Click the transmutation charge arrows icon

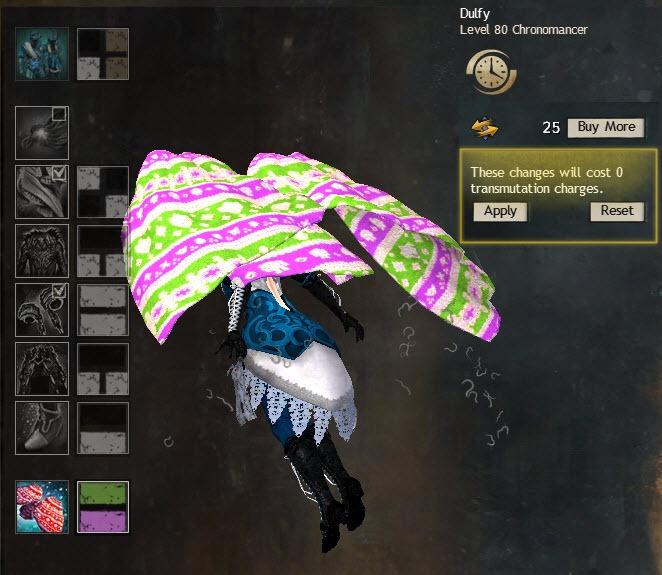click(x=486, y=128)
